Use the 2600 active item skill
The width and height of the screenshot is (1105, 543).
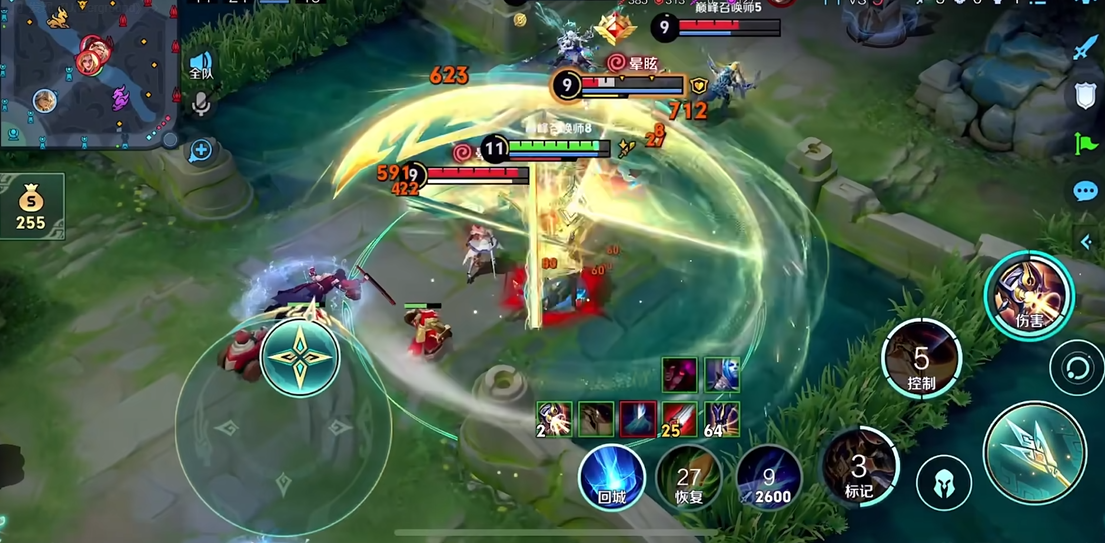point(768,477)
